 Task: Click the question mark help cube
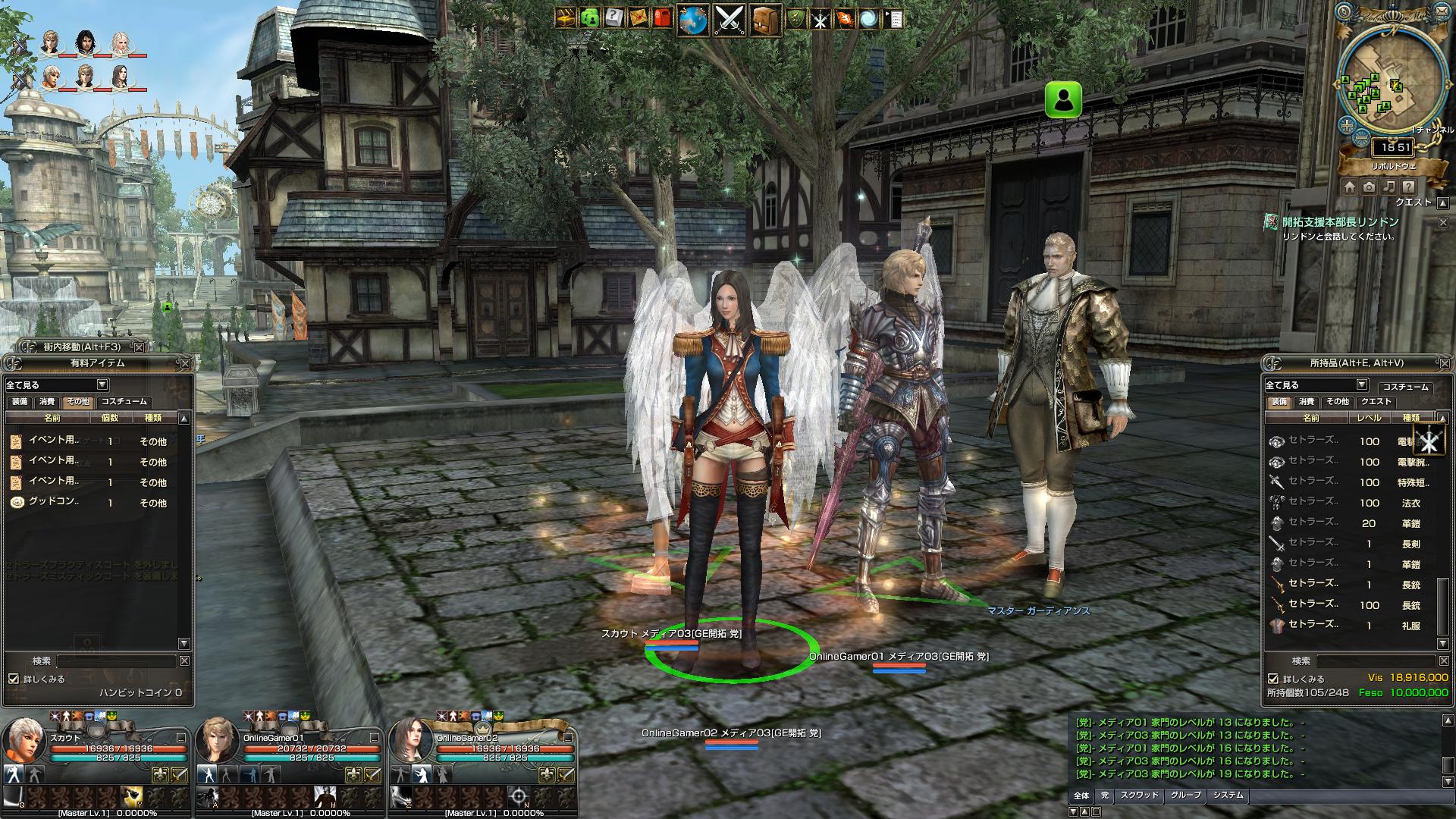613,18
